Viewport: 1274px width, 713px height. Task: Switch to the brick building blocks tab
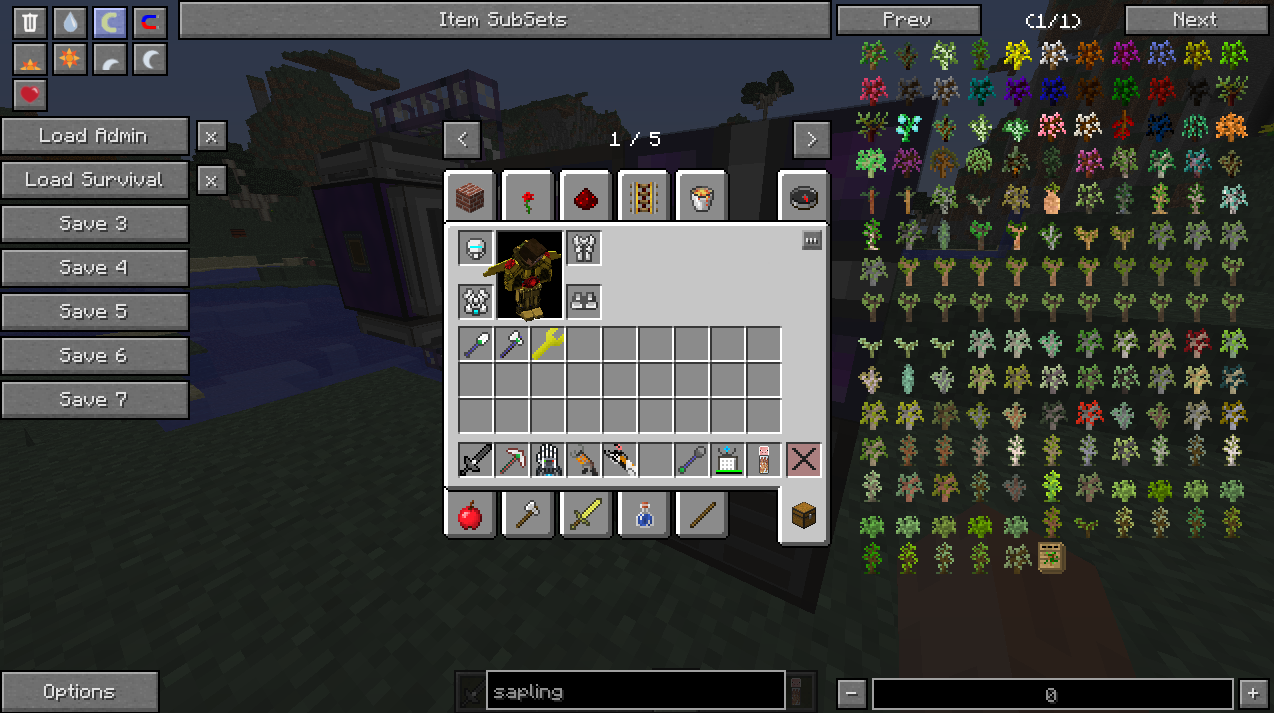(470, 198)
